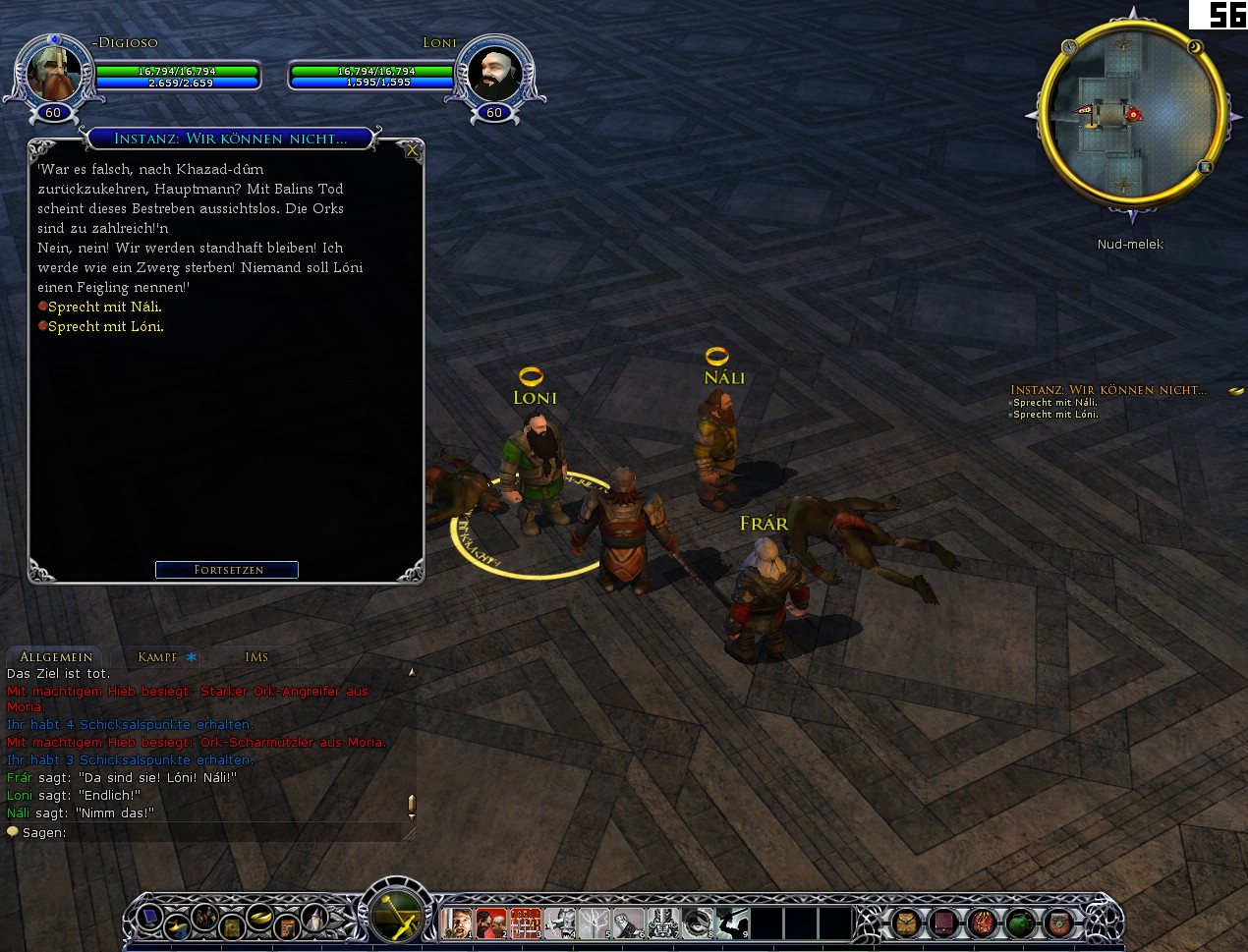Screen dimensions: 1248x952
Task: Select the 'Sprecht mit Lóni' dialogue option
Action: (105, 326)
